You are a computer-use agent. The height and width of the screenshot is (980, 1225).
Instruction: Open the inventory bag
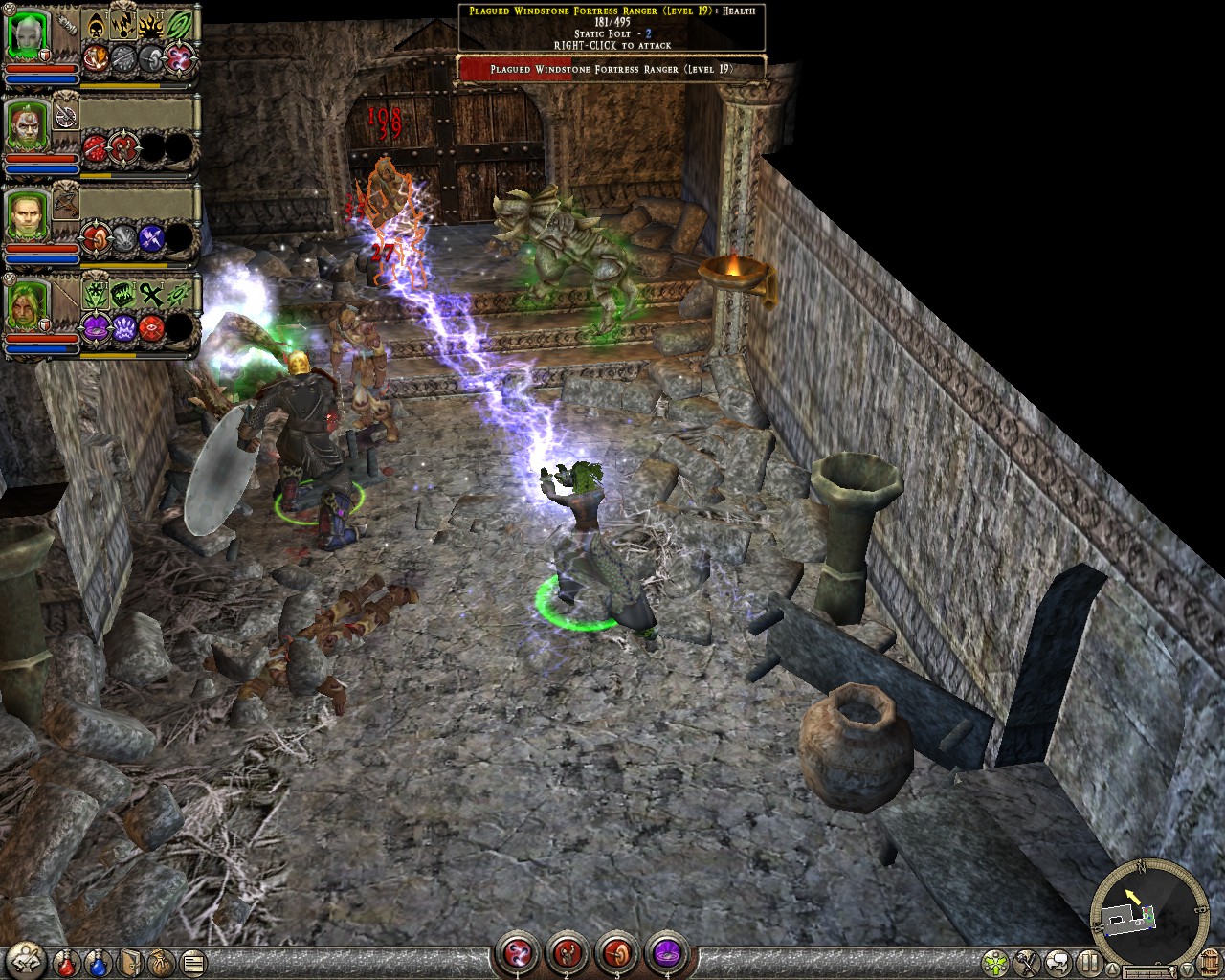[x=162, y=961]
